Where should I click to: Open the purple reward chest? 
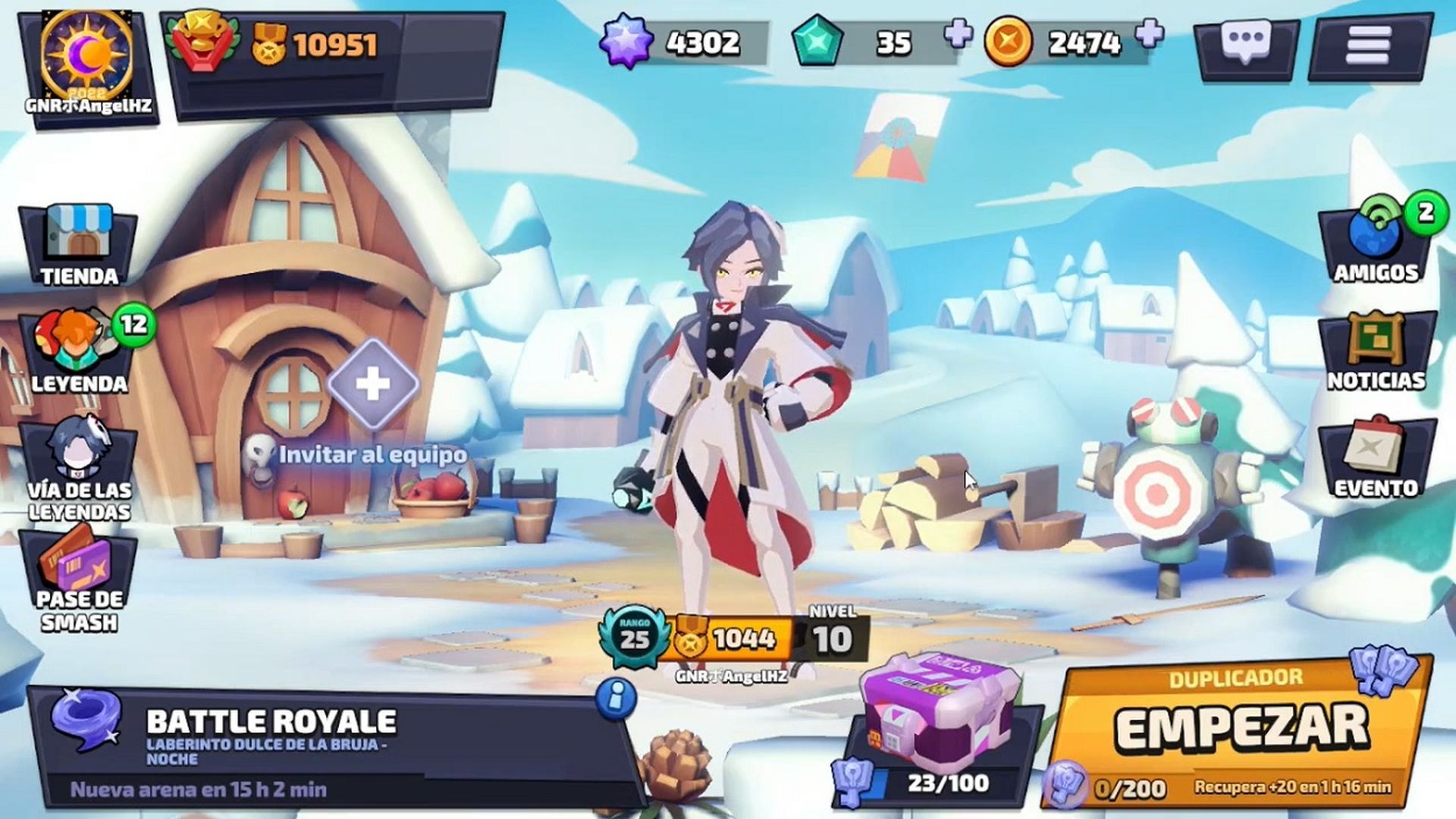[x=940, y=713]
